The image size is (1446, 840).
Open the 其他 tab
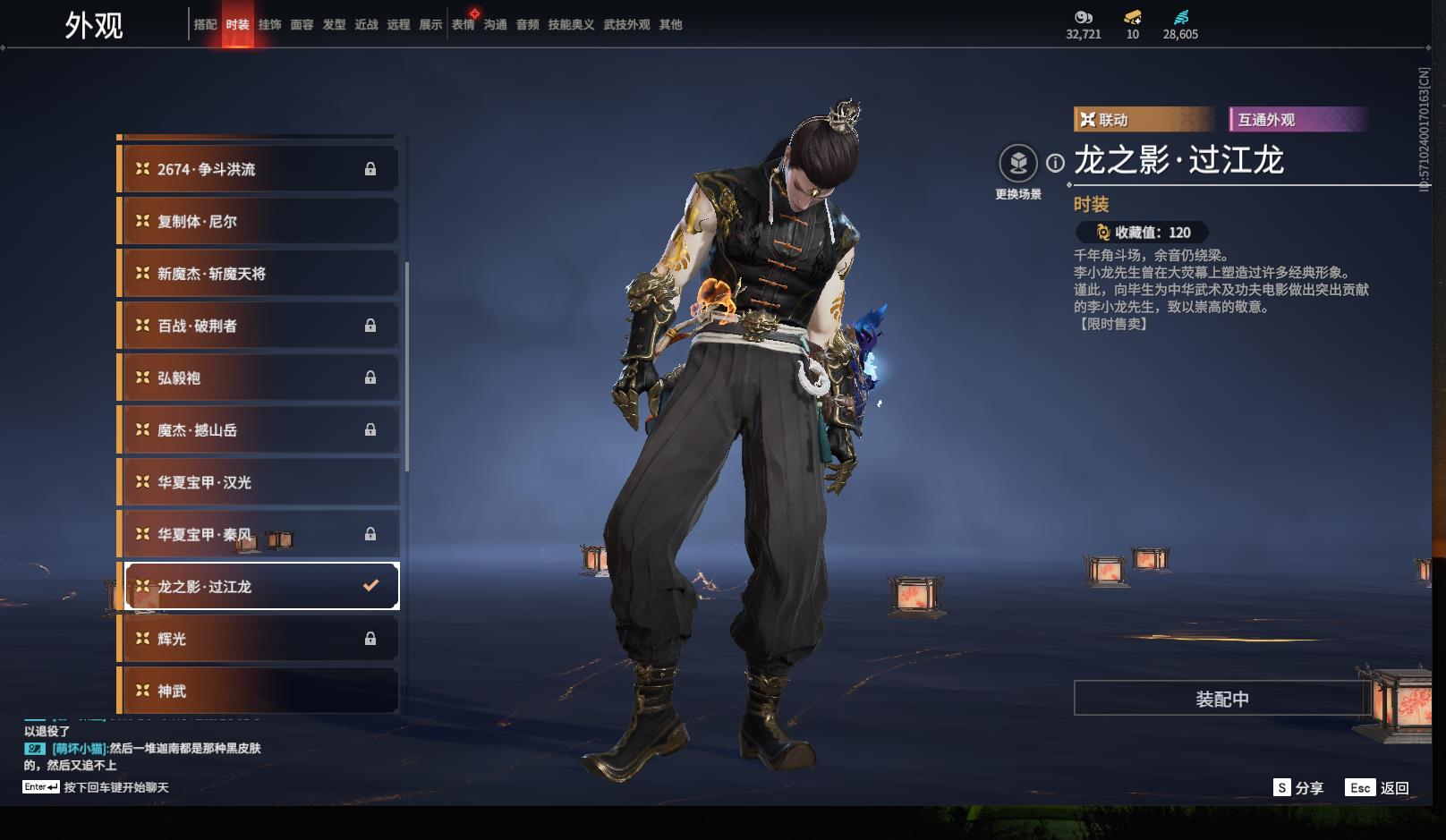pos(670,25)
